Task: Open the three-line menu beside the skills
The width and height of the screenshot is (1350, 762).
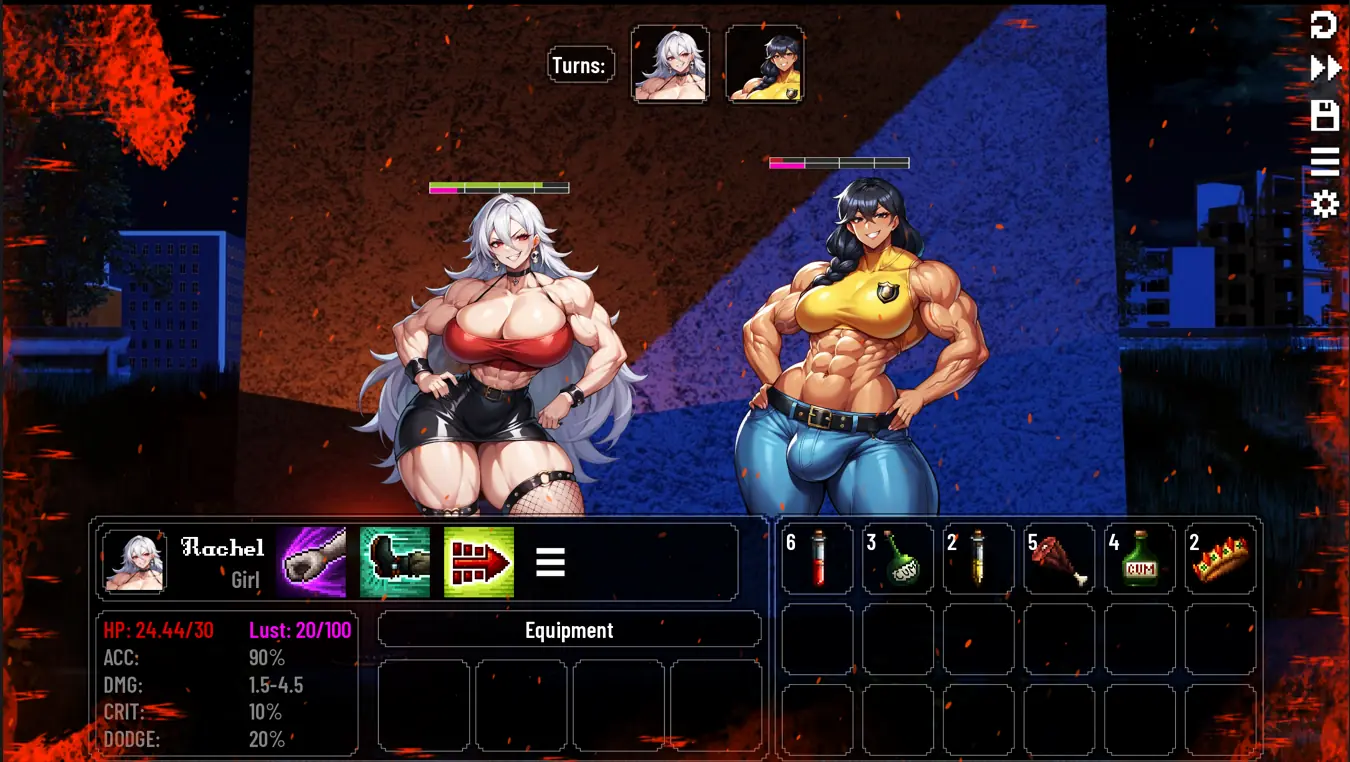Action: 550,562
